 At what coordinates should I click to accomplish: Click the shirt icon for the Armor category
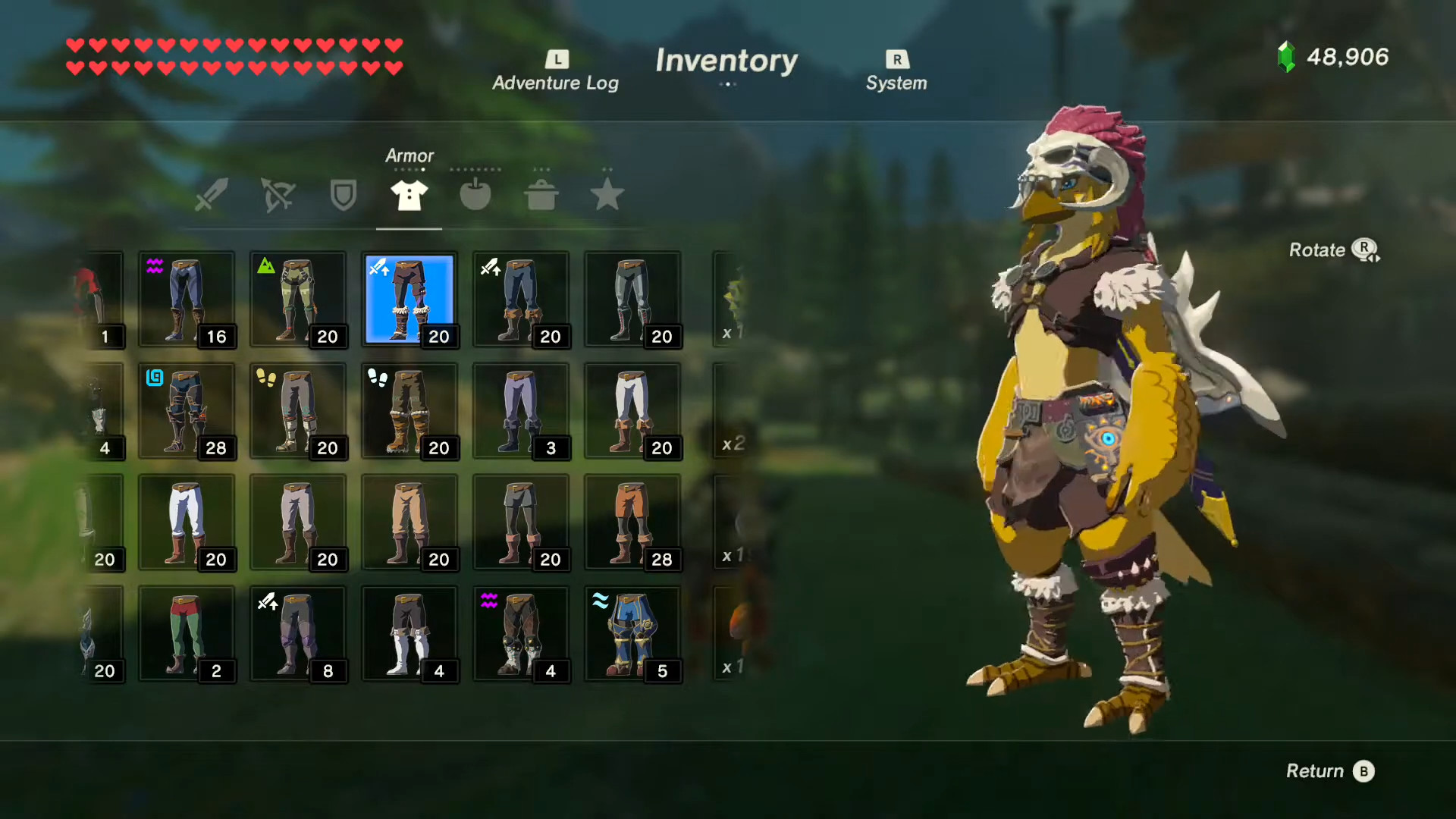(409, 195)
